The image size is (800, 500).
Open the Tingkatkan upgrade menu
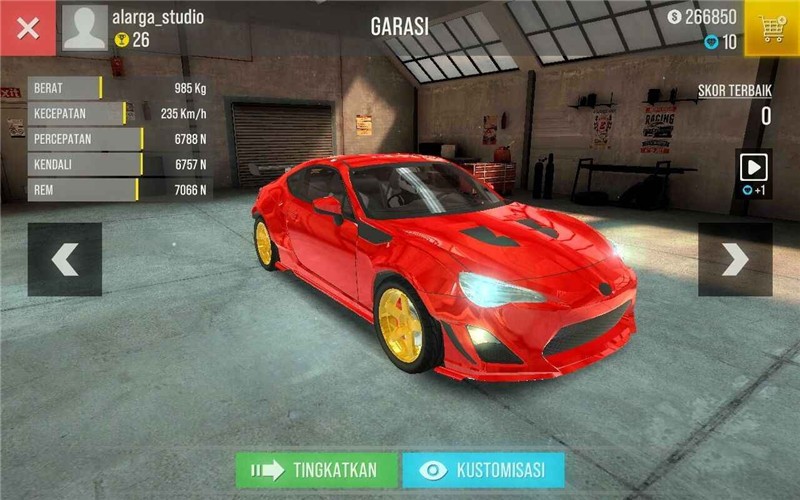click(x=315, y=470)
